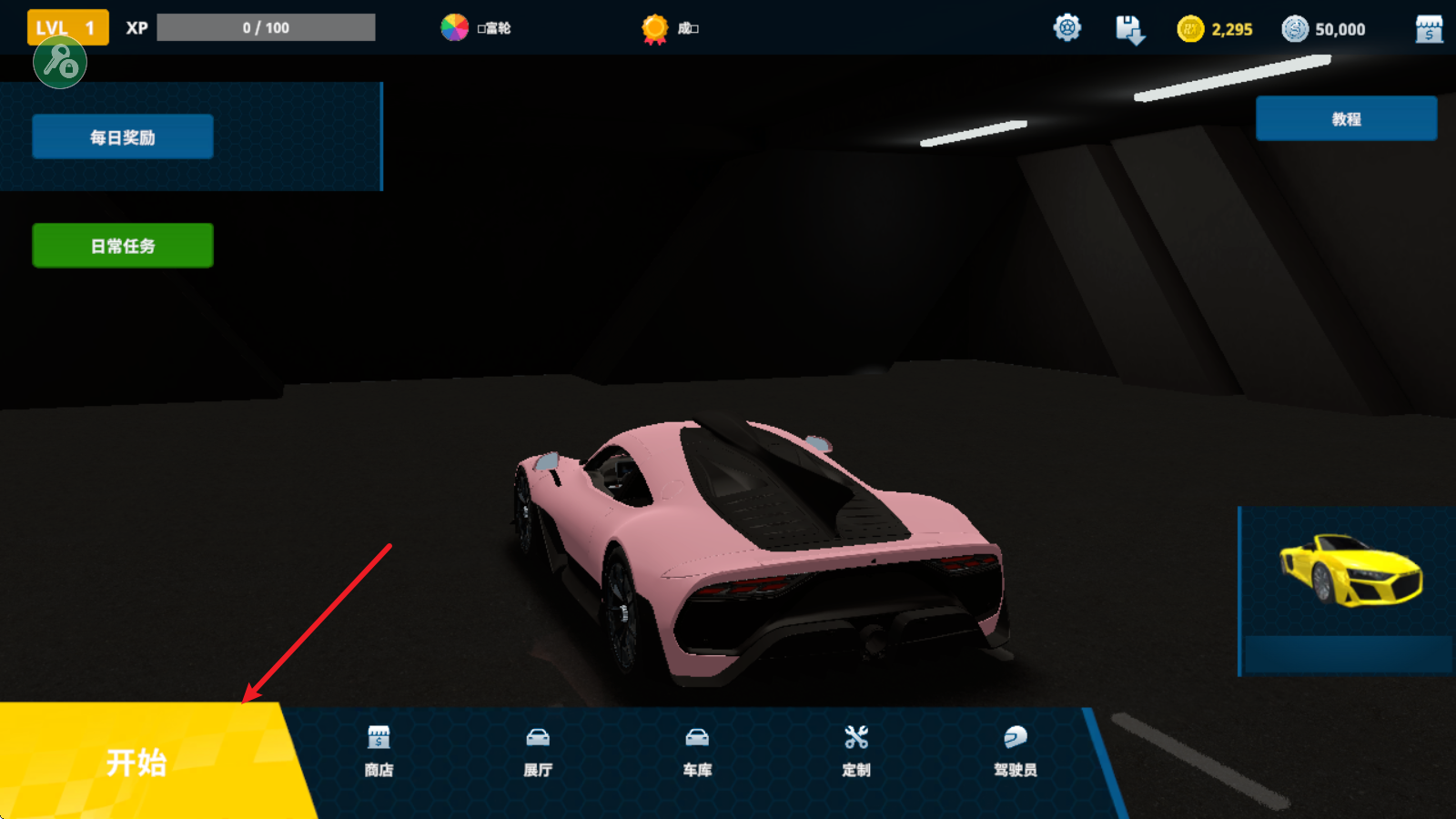Viewport: 1456px width, 819px height.
Task: Open the green 日常任务 daily tasks
Action: coord(122,244)
